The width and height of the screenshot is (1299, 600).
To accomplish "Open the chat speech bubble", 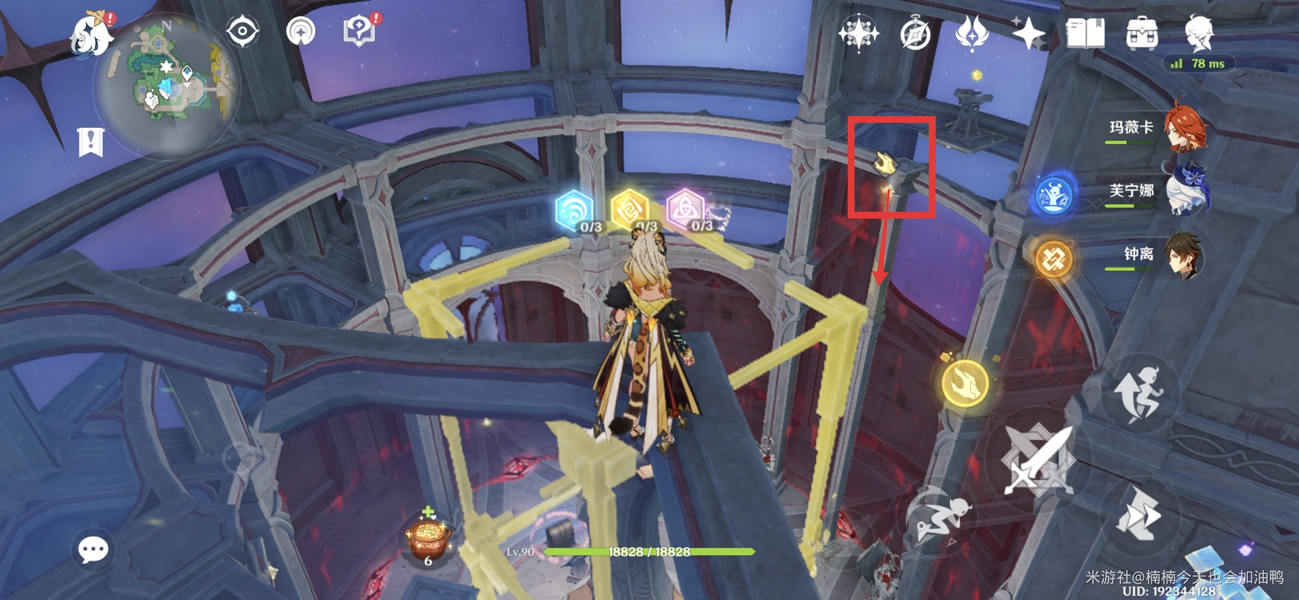I will point(93,549).
